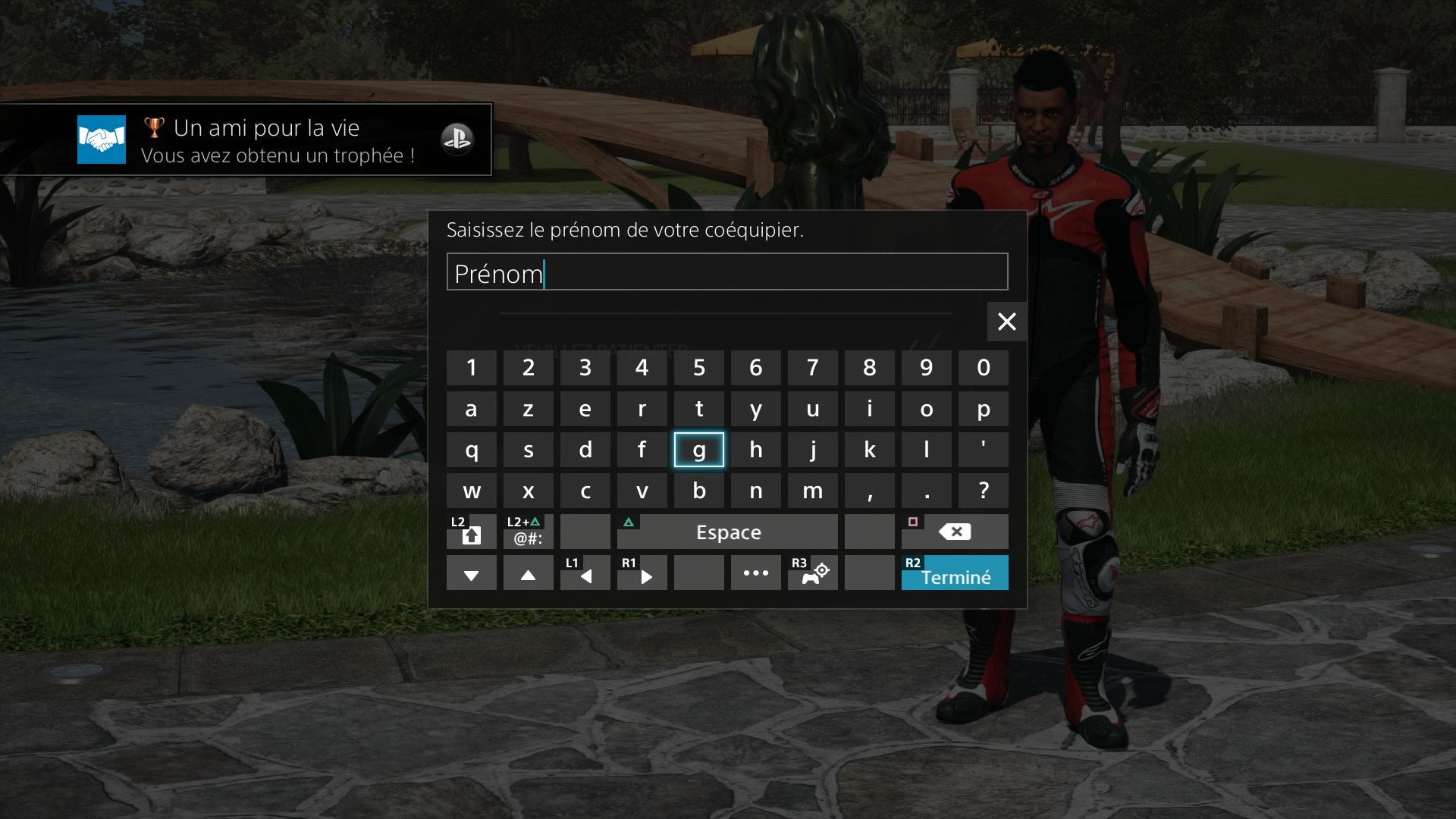Screen dimensions: 1456x819
Task: Click the Prénom text input field
Action: tap(726, 272)
